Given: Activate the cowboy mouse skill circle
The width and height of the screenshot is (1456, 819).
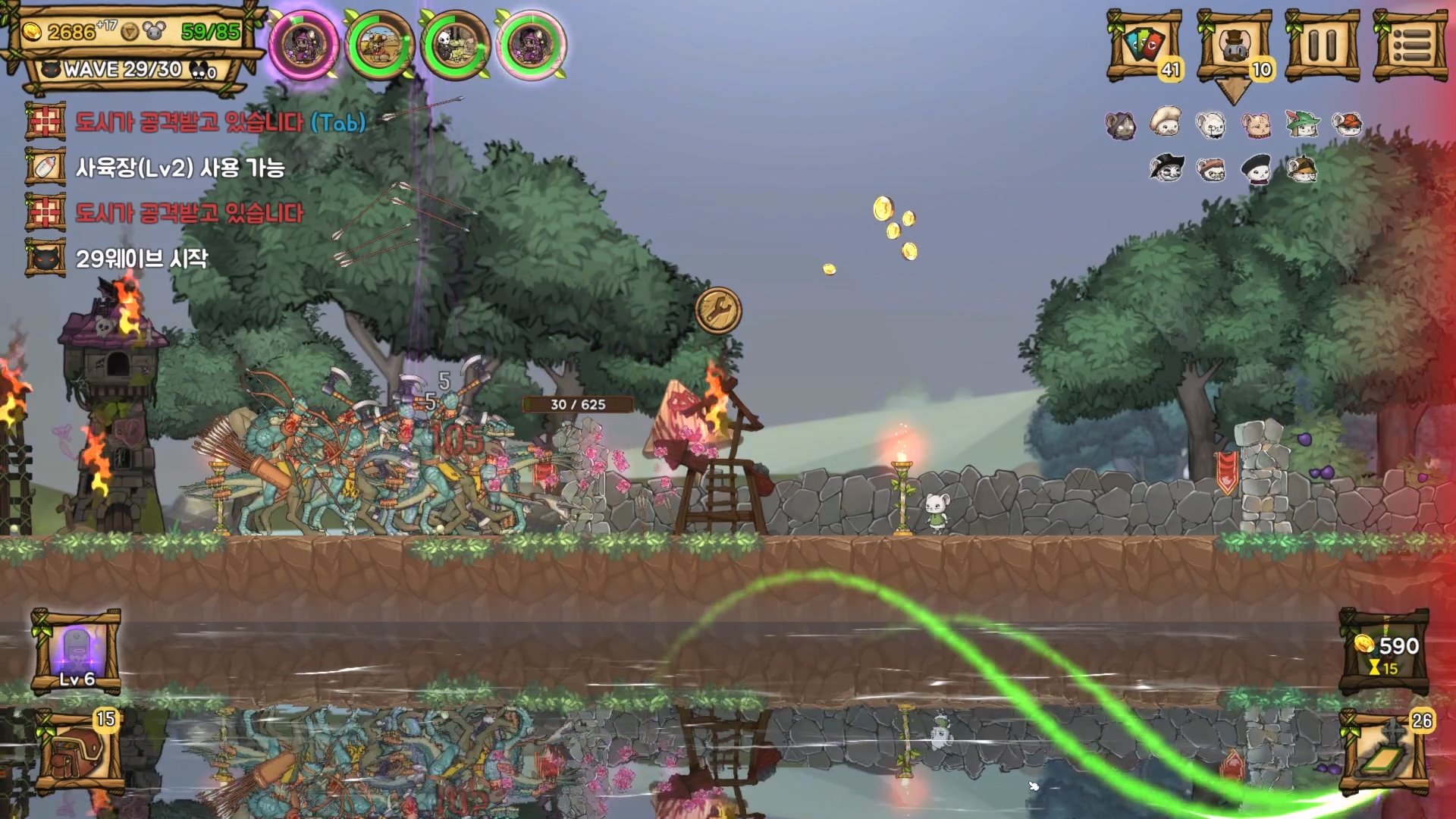Looking at the screenshot, I should [379, 45].
